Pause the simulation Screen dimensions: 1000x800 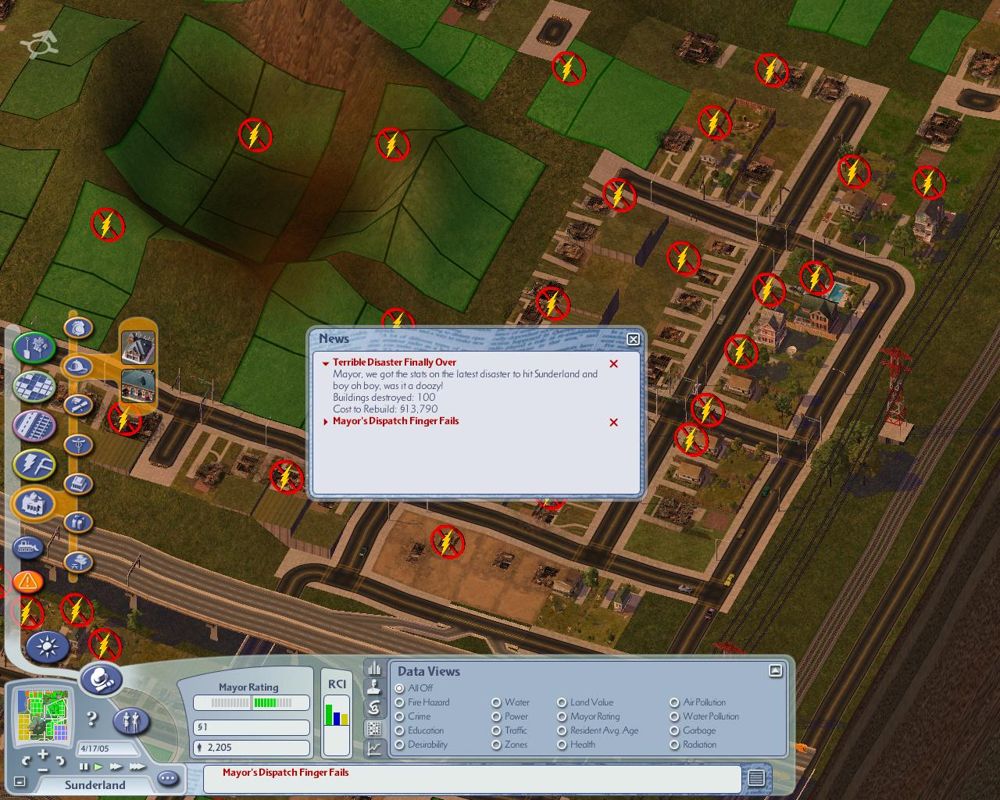point(85,767)
